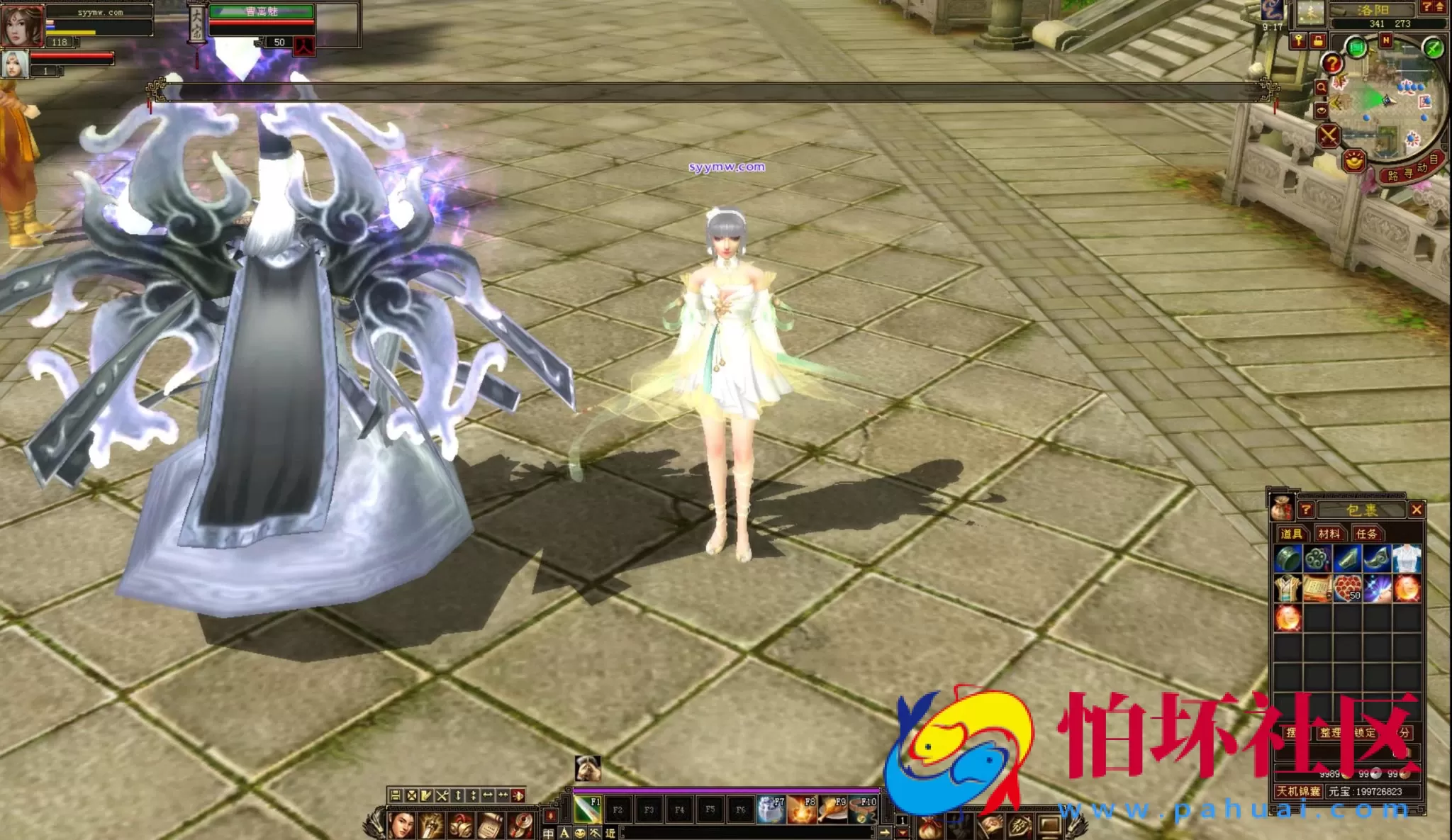Click the green ring item in the bag

(1287, 559)
